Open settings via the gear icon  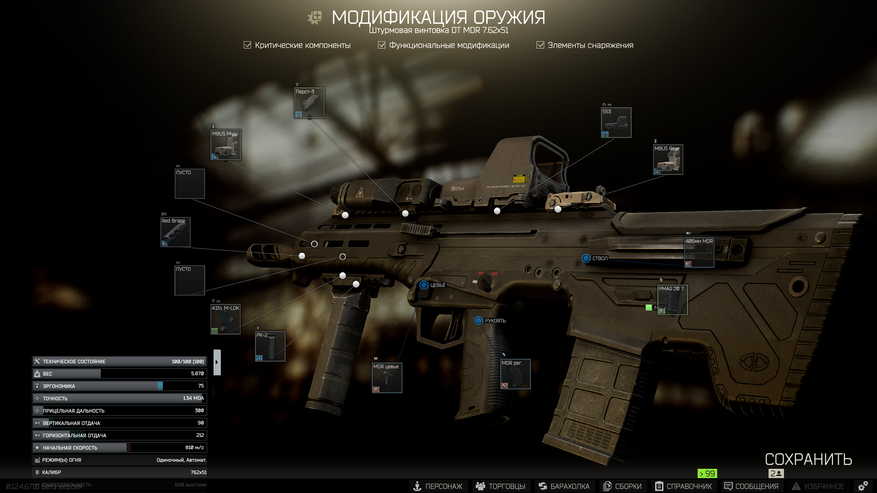pos(863,486)
